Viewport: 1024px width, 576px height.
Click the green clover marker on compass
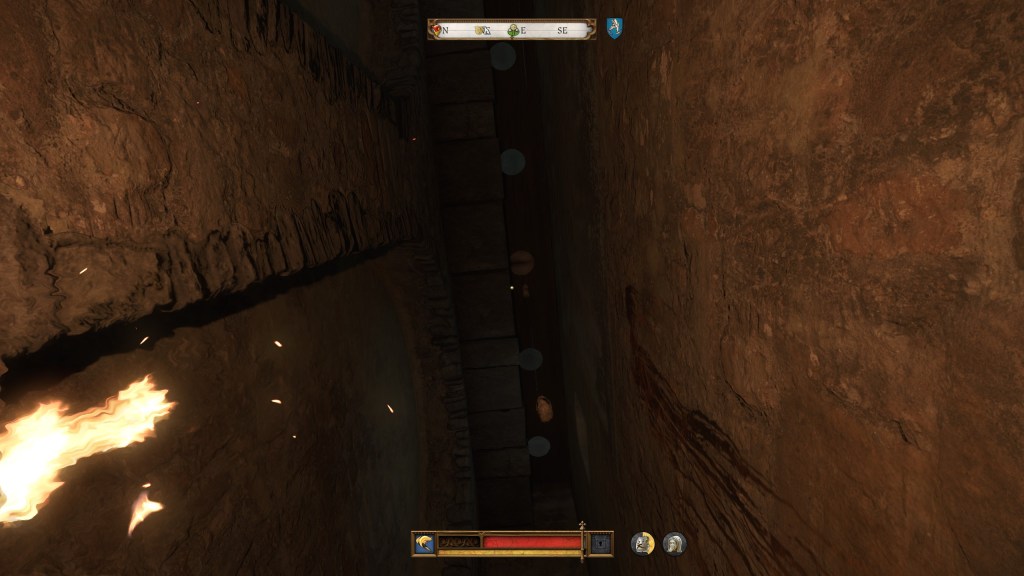[x=514, y=30]
